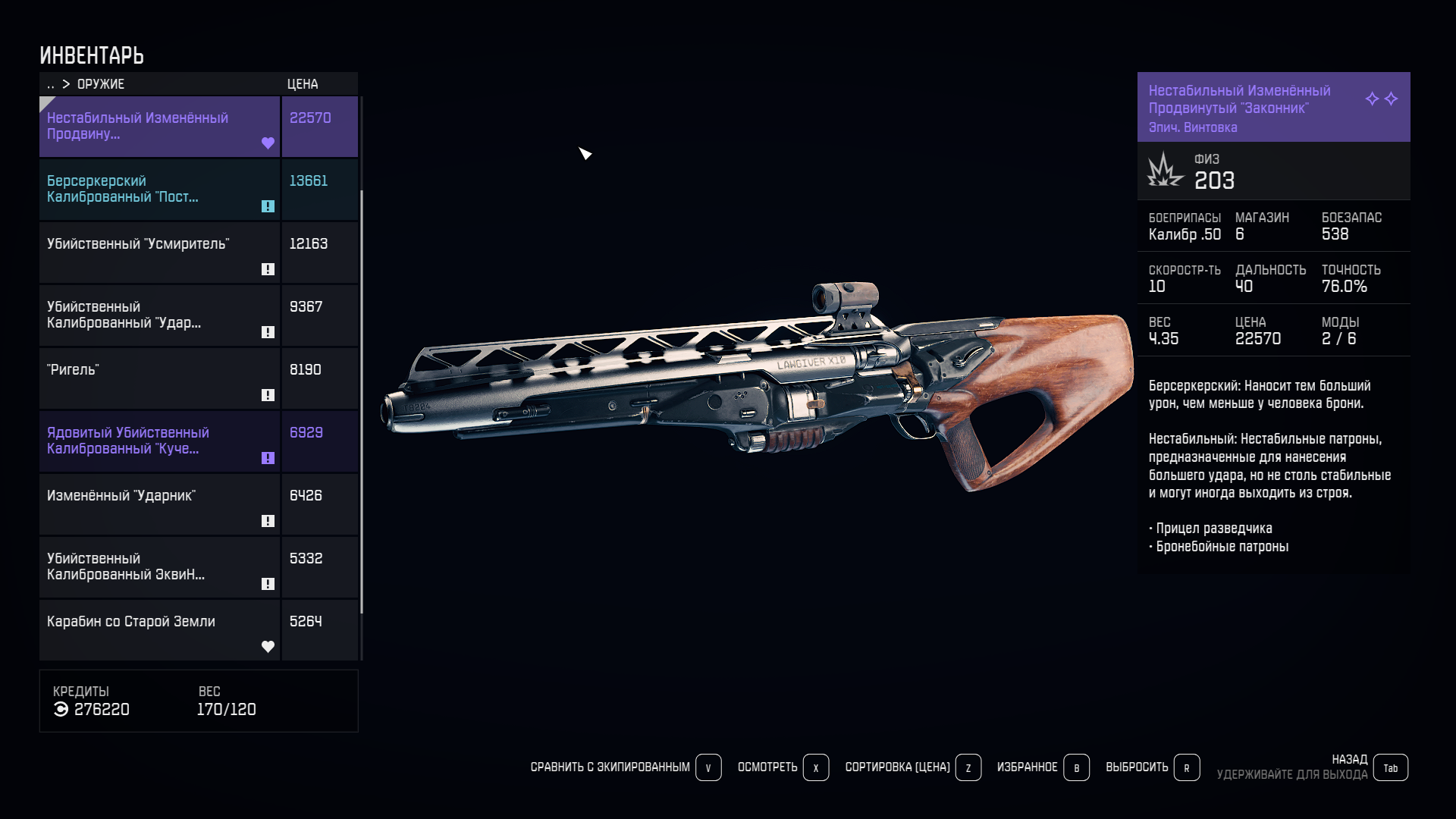Choose Убийственный "Усмиритель" in the list
1456x819 pixels.
(159, 253)
